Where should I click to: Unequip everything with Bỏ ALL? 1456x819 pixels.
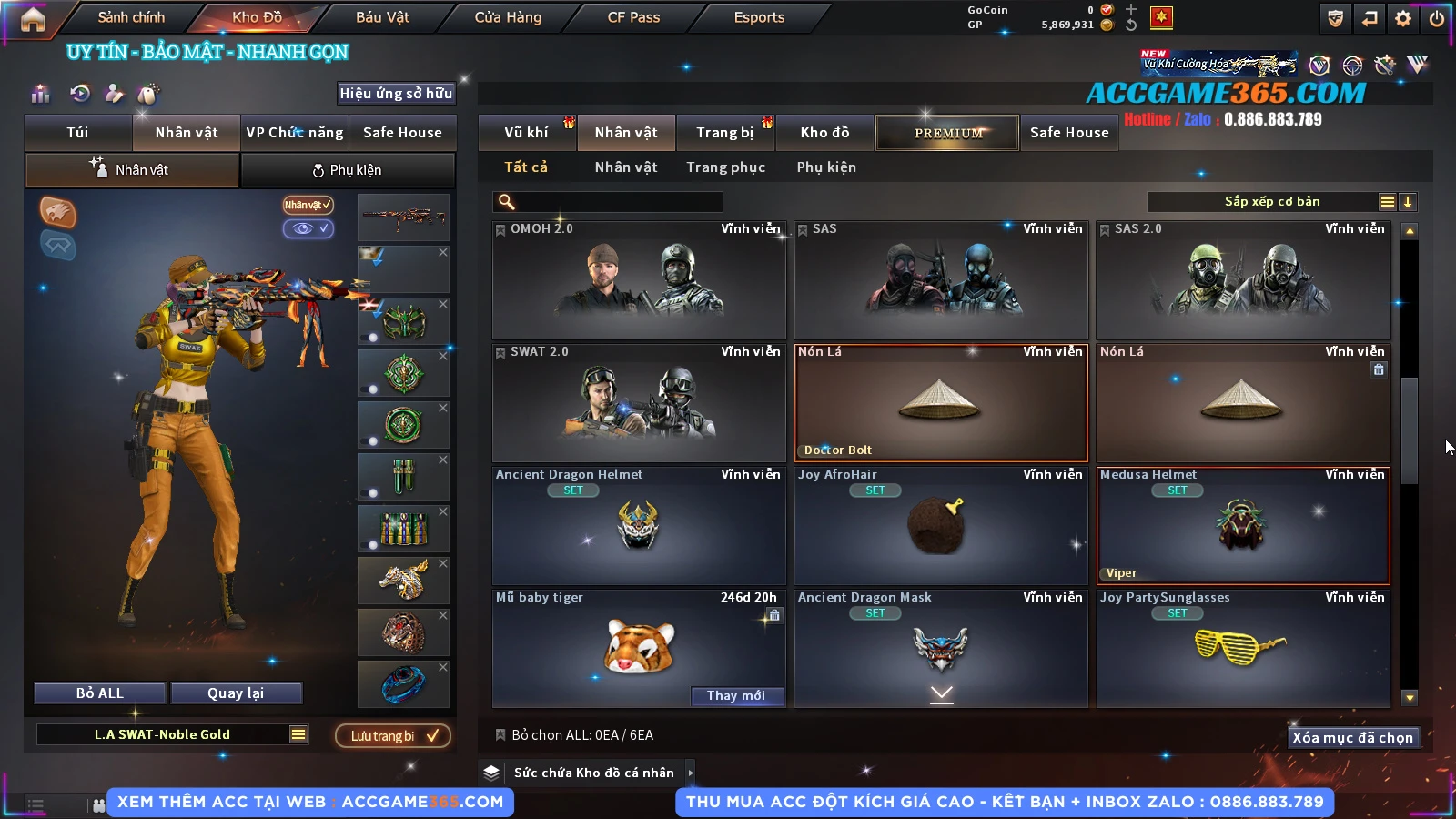(100, 693)
